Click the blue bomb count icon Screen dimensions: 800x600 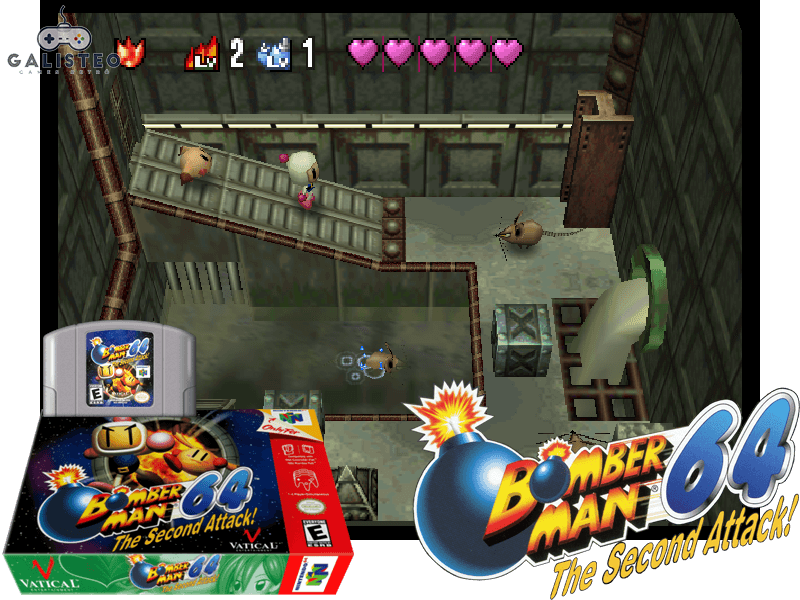coord(273,53)
